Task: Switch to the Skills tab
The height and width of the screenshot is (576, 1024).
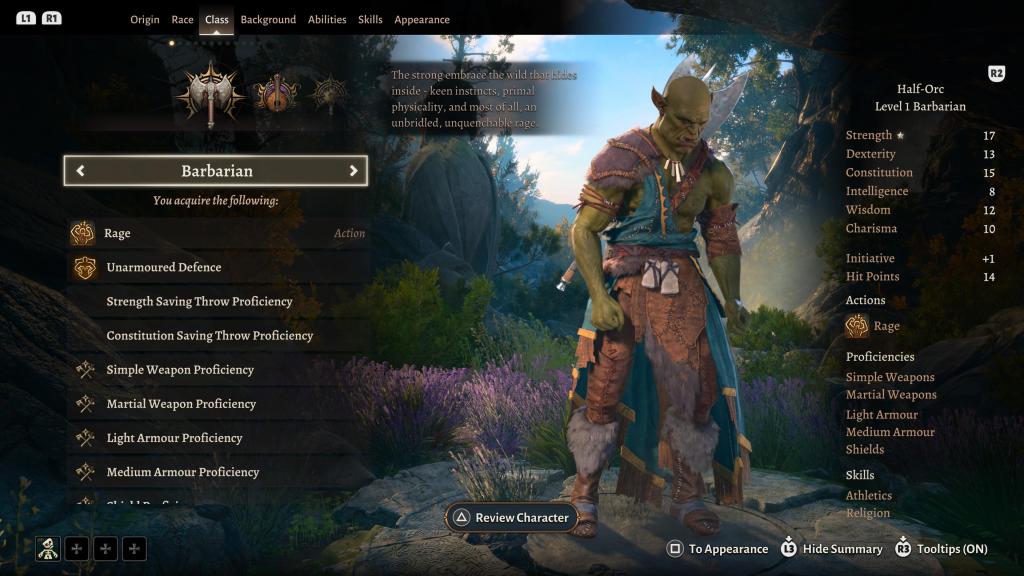Action: pos(370,20)
